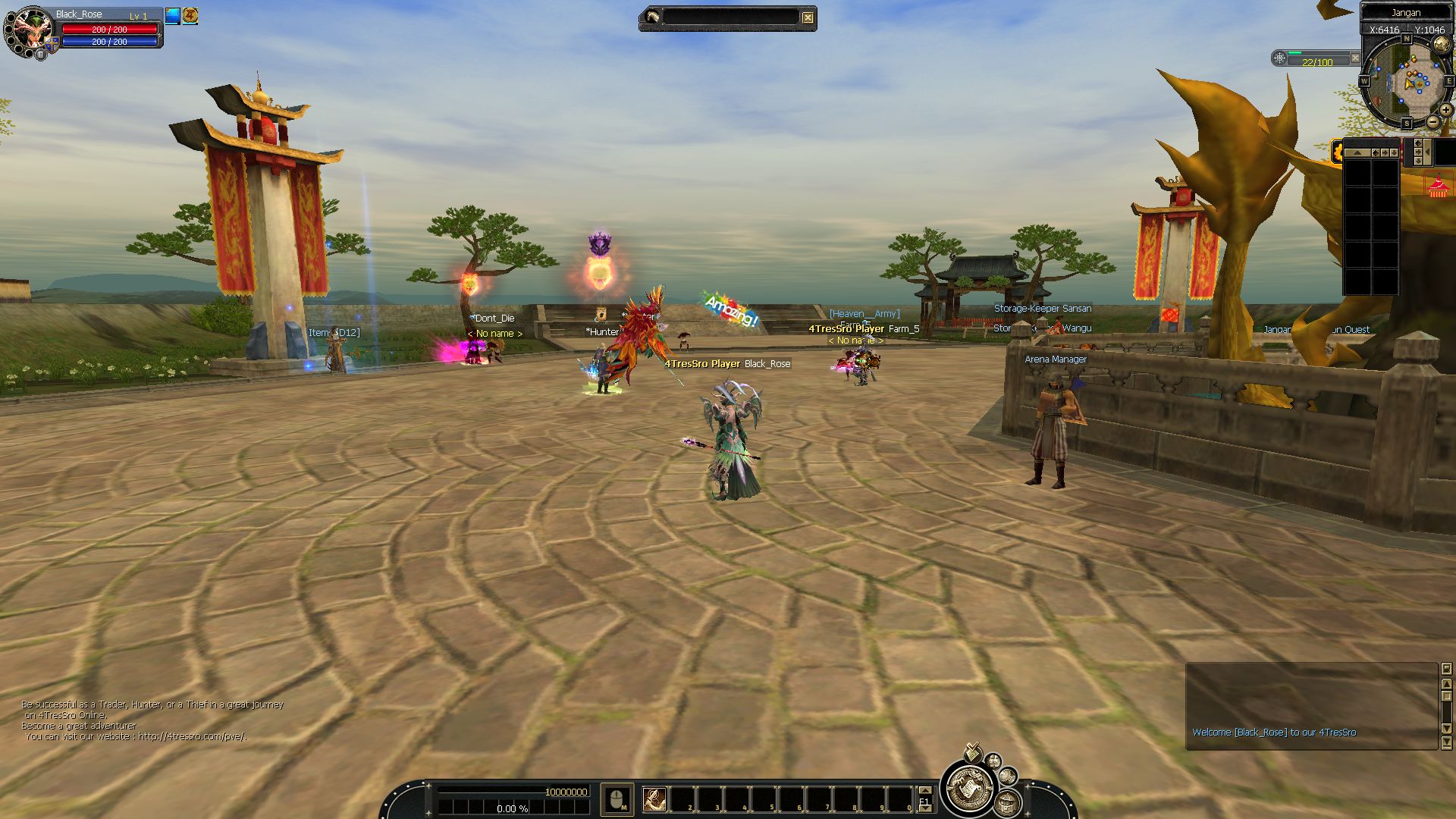Zoom out the minimap with minus button

(x=1432, y=121)
